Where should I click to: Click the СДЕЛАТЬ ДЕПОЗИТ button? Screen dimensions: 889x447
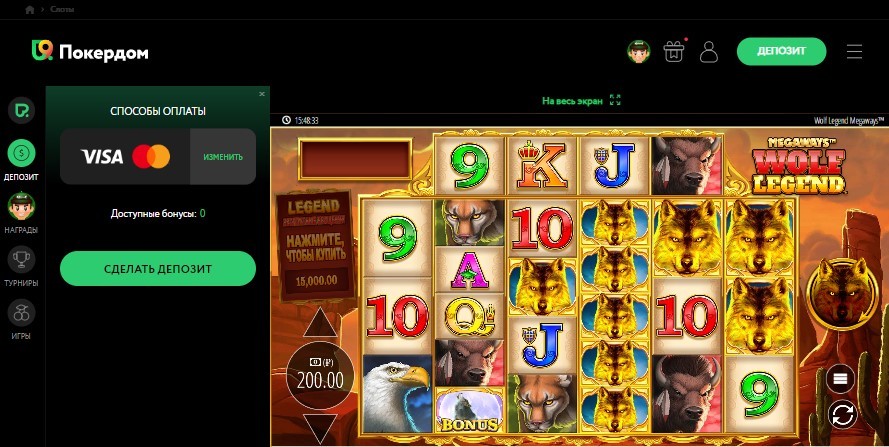pos(157,268)
